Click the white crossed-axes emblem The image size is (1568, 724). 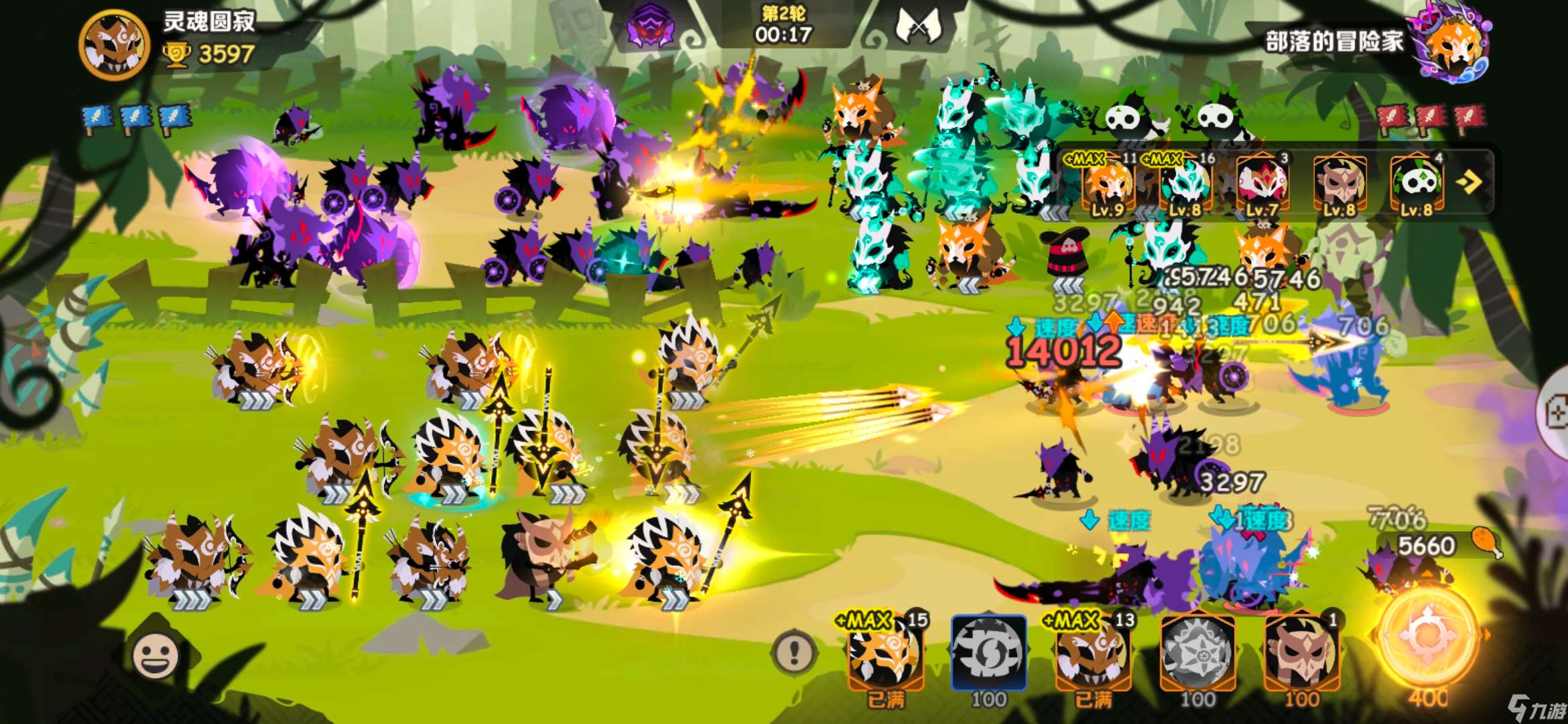tap(918, 27)
